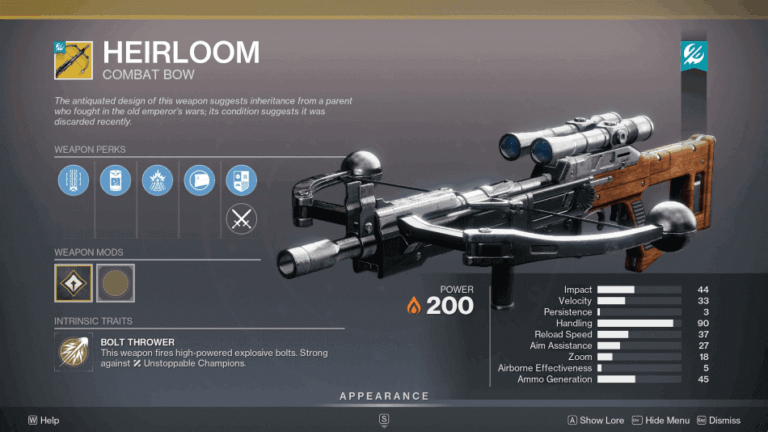Viewport: 768px width, 432px height.
Task: Show Lore for the Heirloom bow
Action: pyautogui.click(x=596, y=421)
